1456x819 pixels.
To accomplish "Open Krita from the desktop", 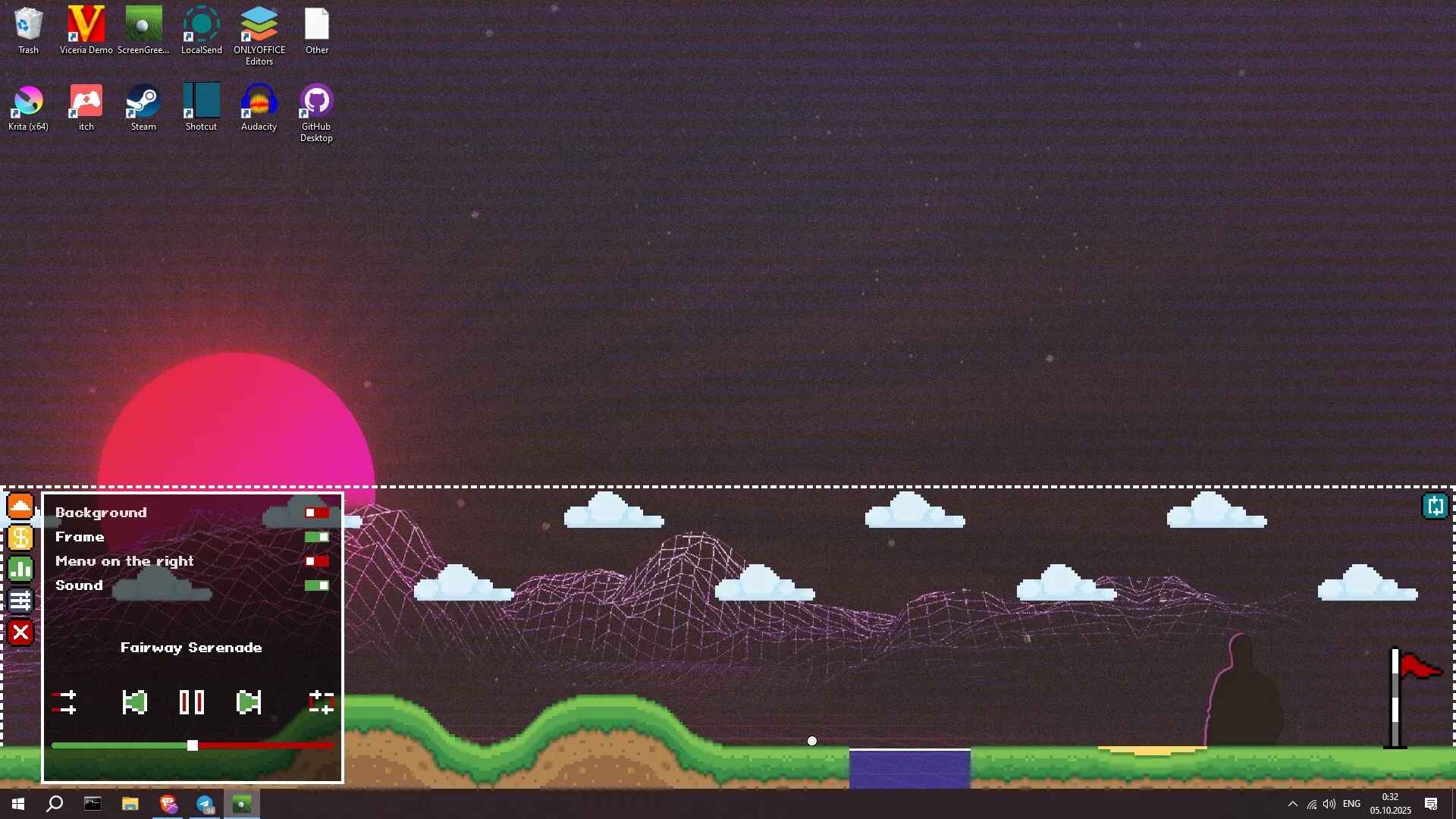I will (27, 101).
